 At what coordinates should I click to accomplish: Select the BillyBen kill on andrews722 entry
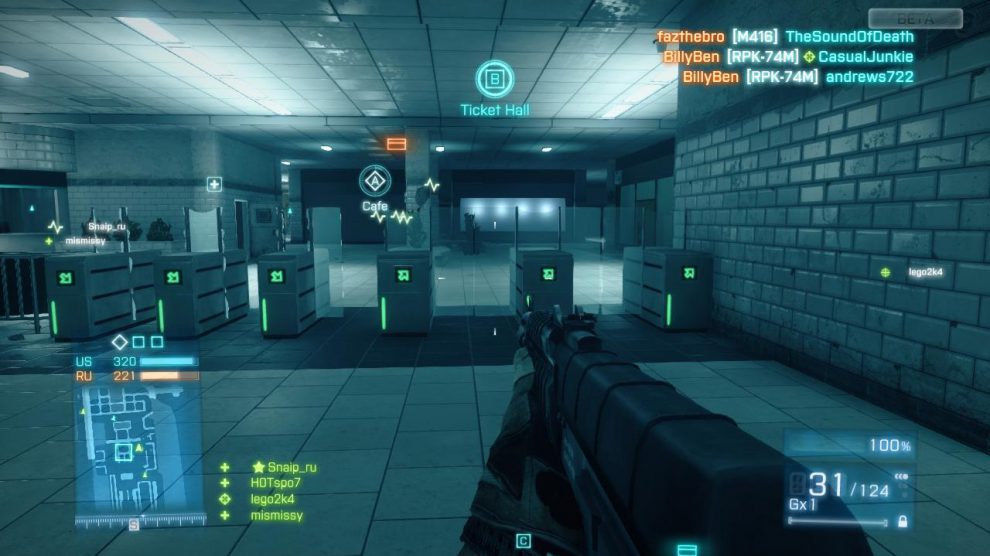(798, 77)
